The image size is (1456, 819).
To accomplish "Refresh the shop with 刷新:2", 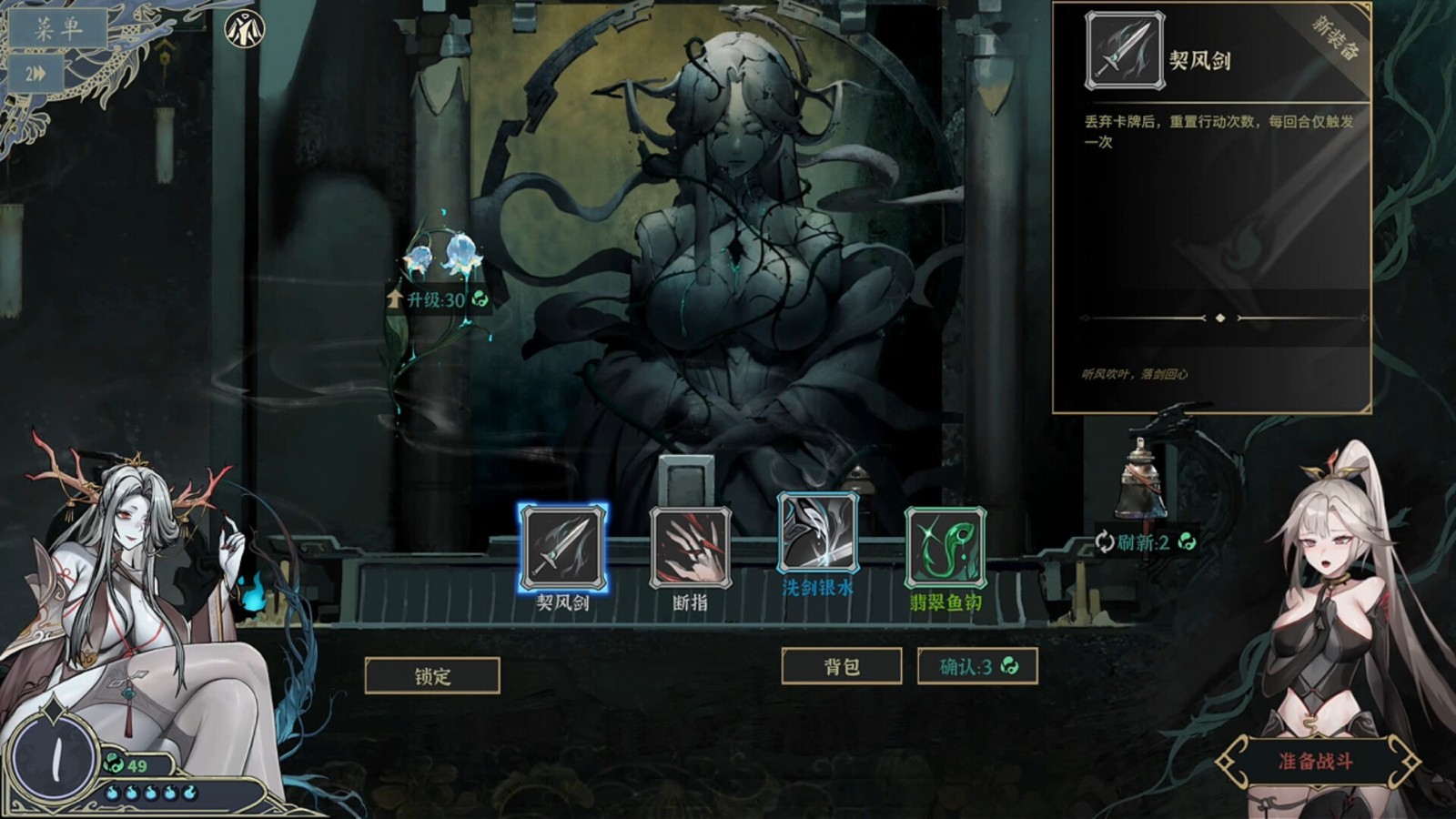I will click(x=1146, y=542).
